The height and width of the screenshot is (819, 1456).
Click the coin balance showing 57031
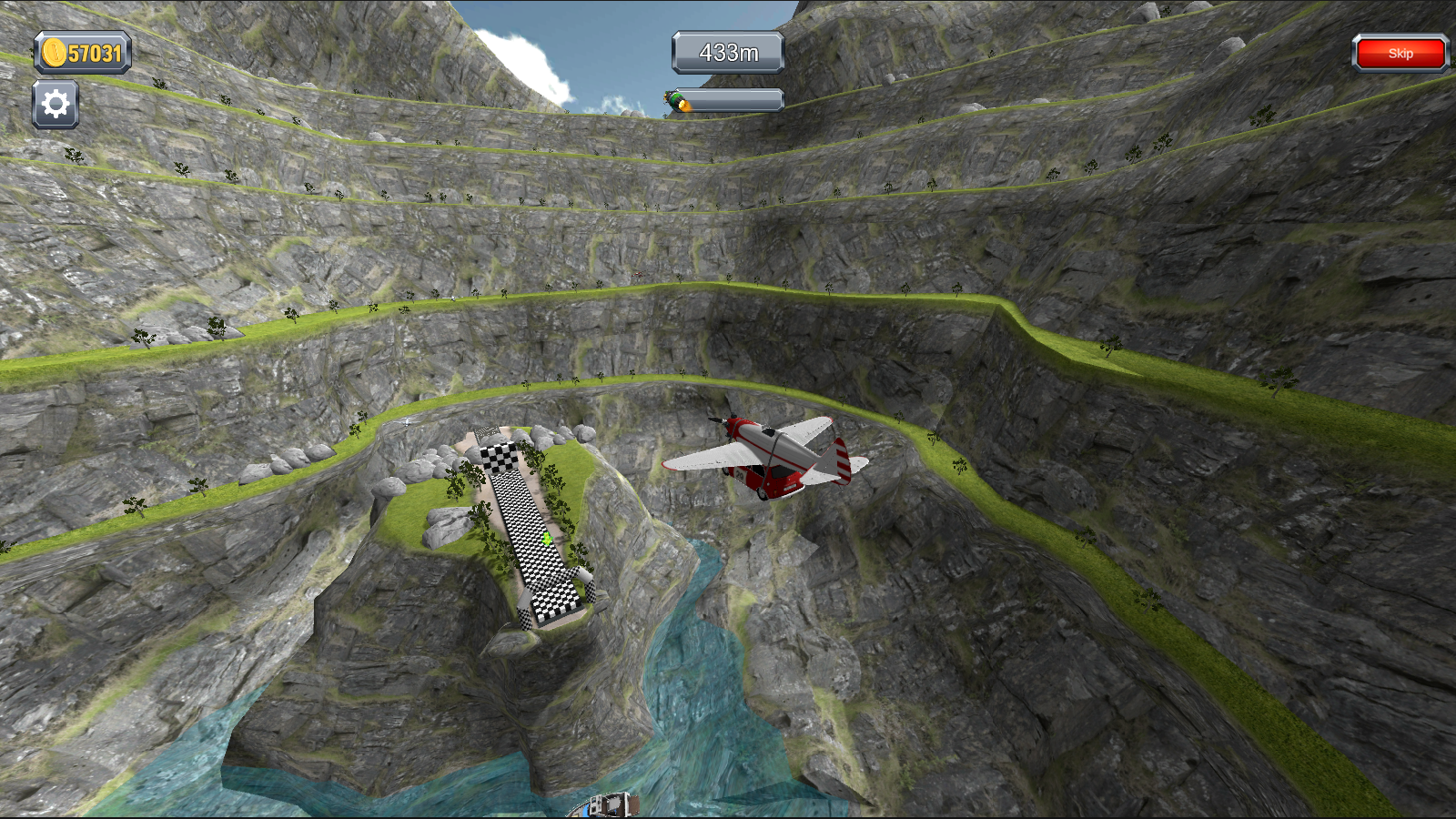pyautogui.click(x=82, y=53)
